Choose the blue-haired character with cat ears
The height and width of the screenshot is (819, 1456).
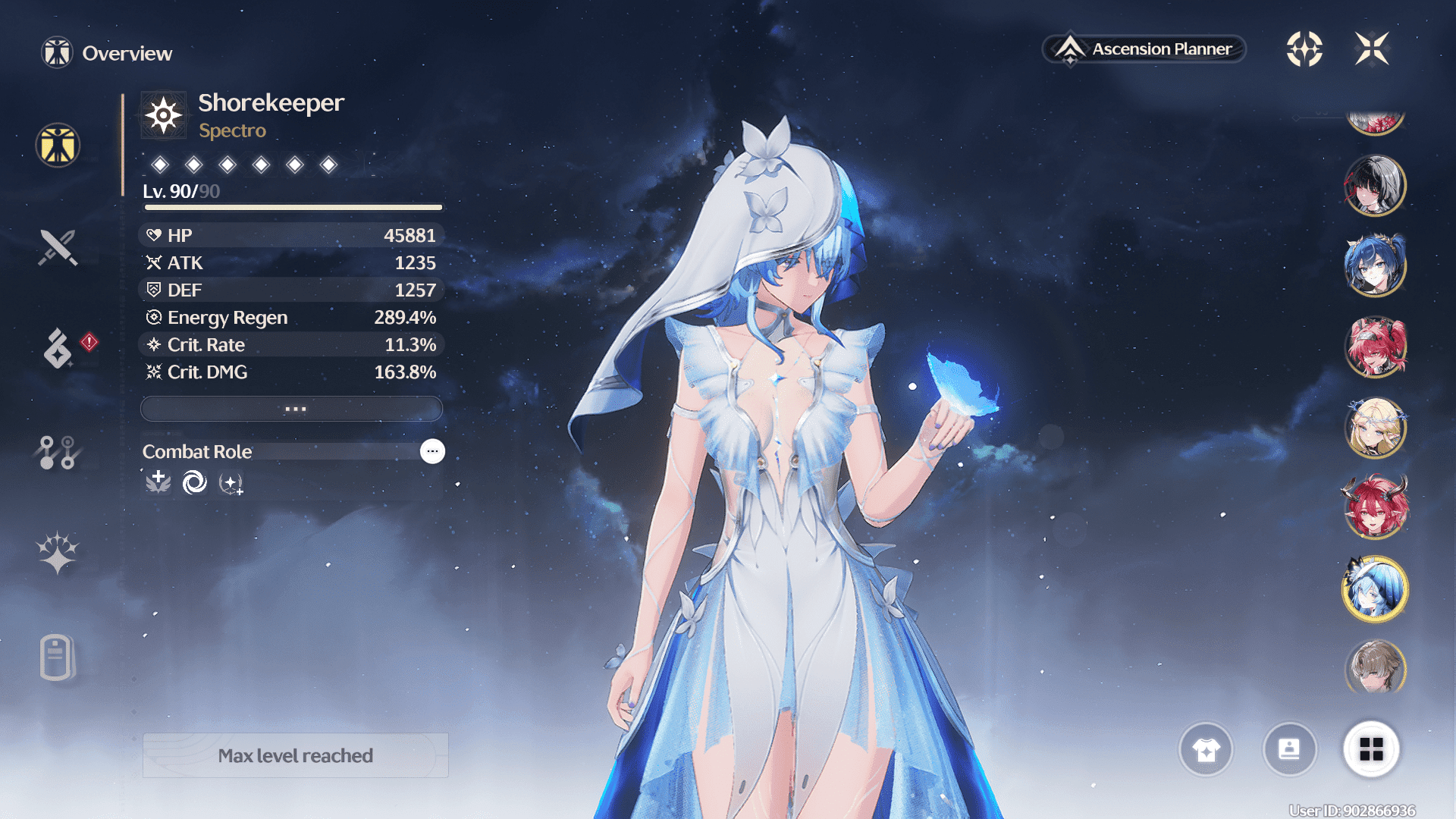click(x=1375, y=266)
